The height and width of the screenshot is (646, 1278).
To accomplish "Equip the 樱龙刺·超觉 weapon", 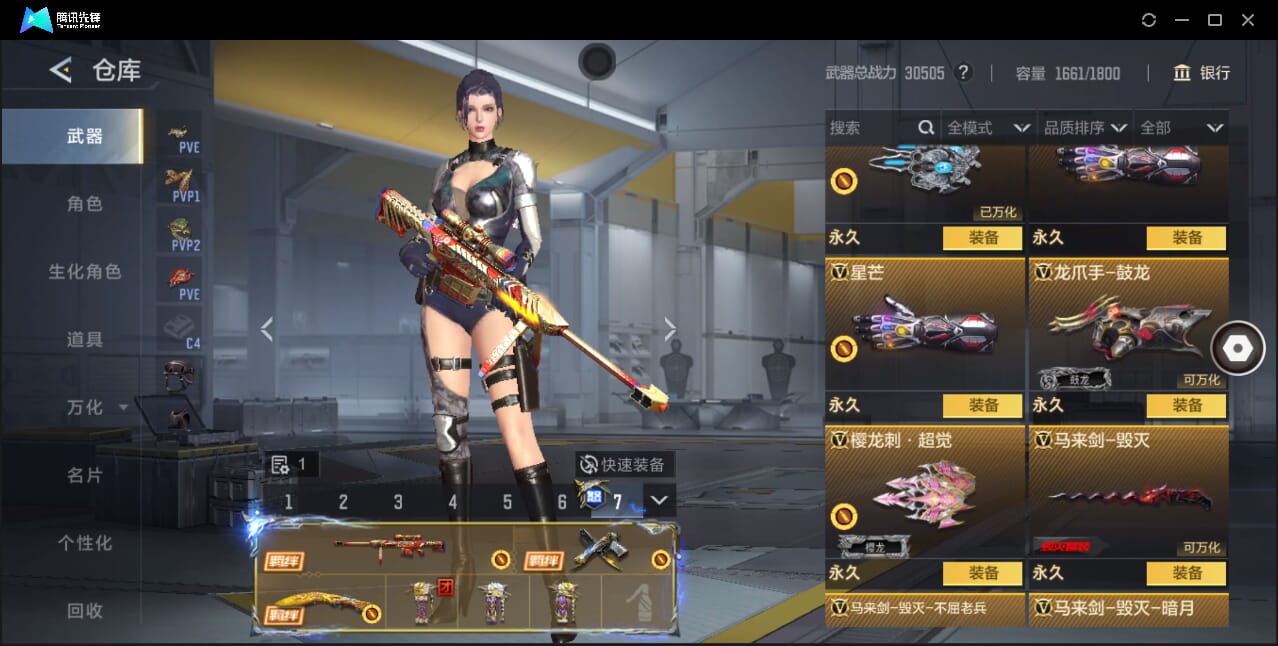I will coord(982,573).
